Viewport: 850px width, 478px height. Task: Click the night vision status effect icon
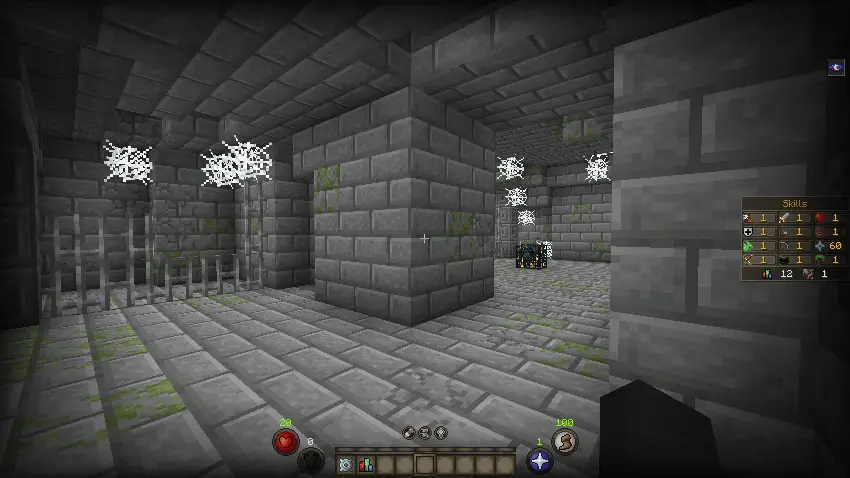836,67
